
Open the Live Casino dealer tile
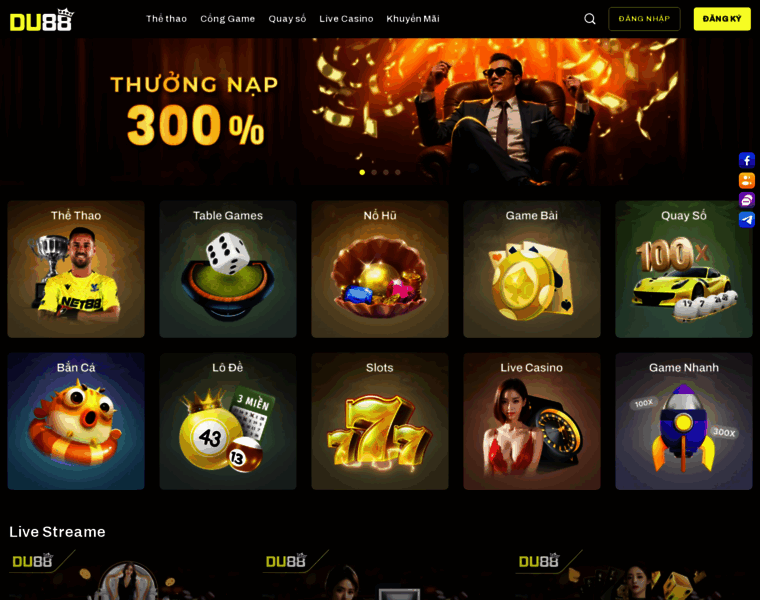pos(532,421)
